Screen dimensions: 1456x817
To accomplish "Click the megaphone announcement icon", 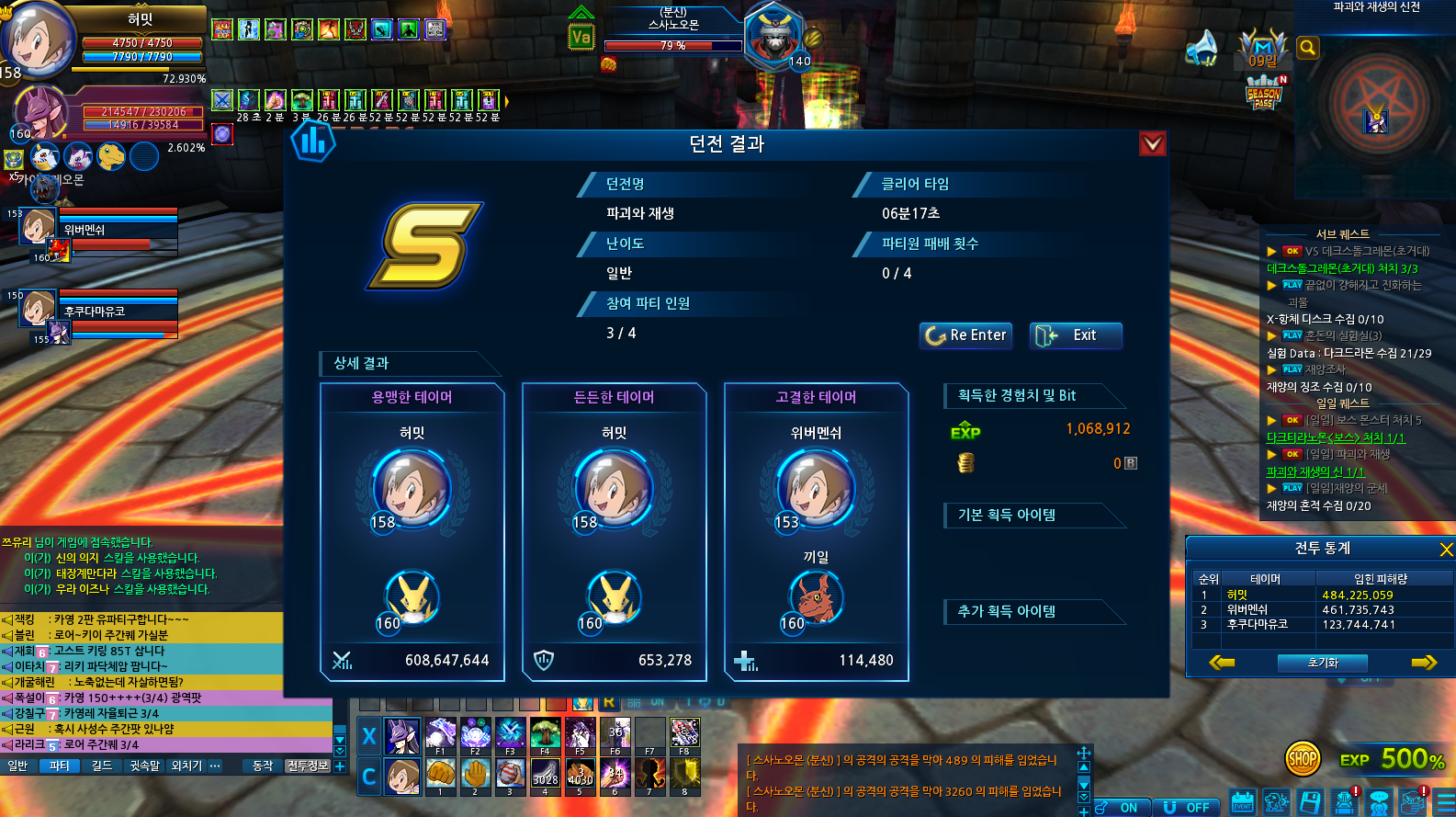I will [x=1202, y=48].
